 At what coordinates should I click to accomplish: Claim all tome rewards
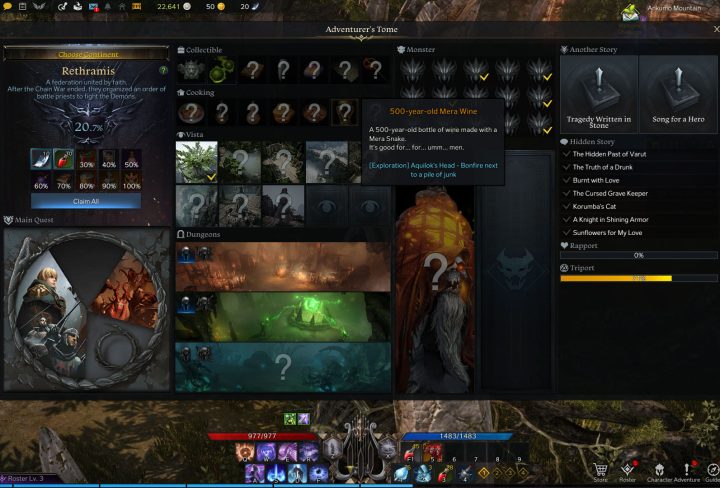tap(85, 201)
